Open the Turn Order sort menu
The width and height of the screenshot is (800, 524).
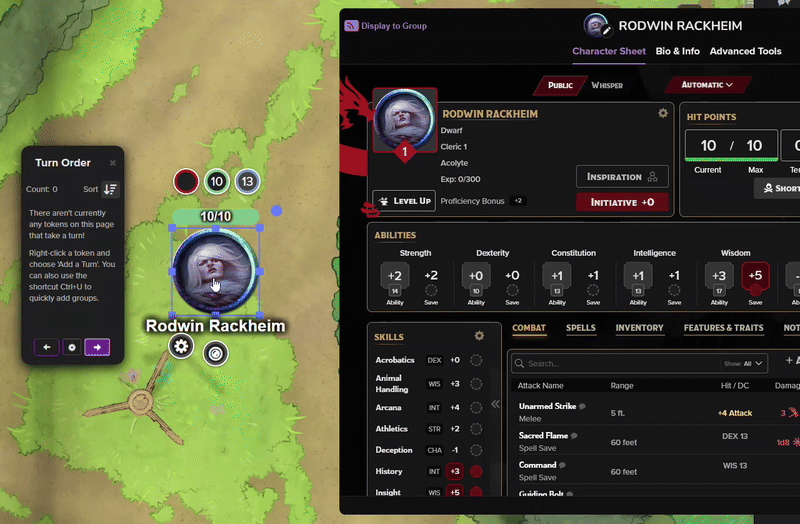[110, 189]
